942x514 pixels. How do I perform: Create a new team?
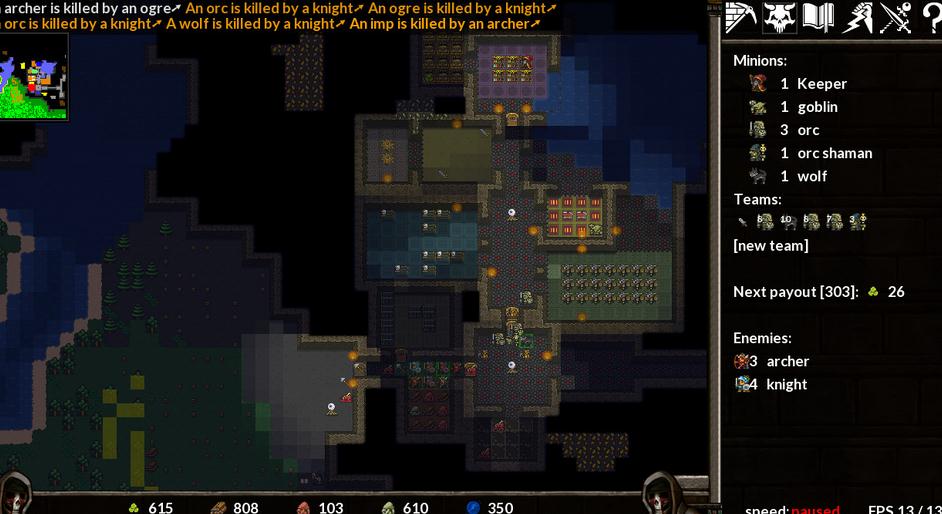tap(770, 245)
